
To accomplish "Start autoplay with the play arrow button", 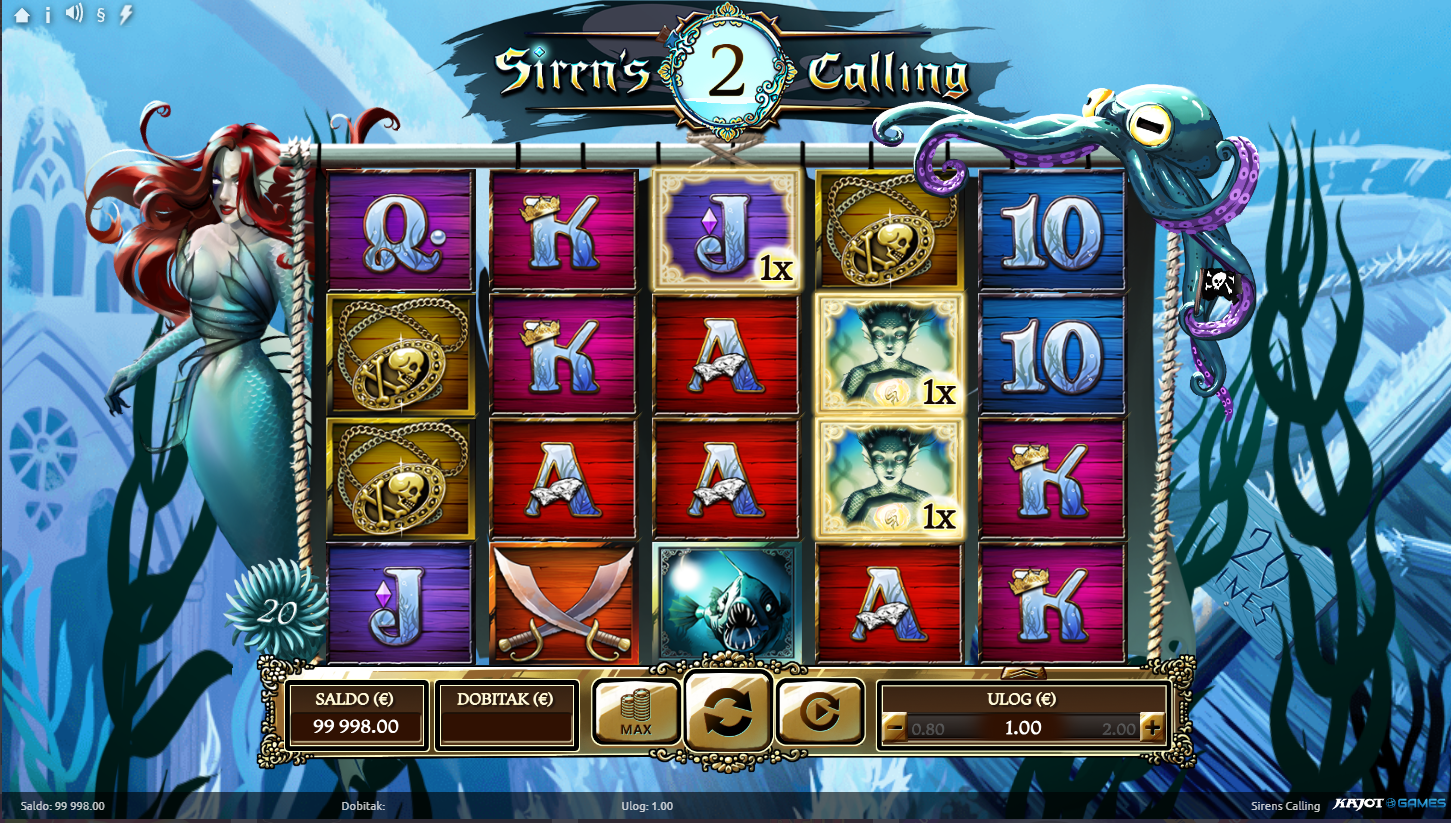I will click(x=819, y=713).
